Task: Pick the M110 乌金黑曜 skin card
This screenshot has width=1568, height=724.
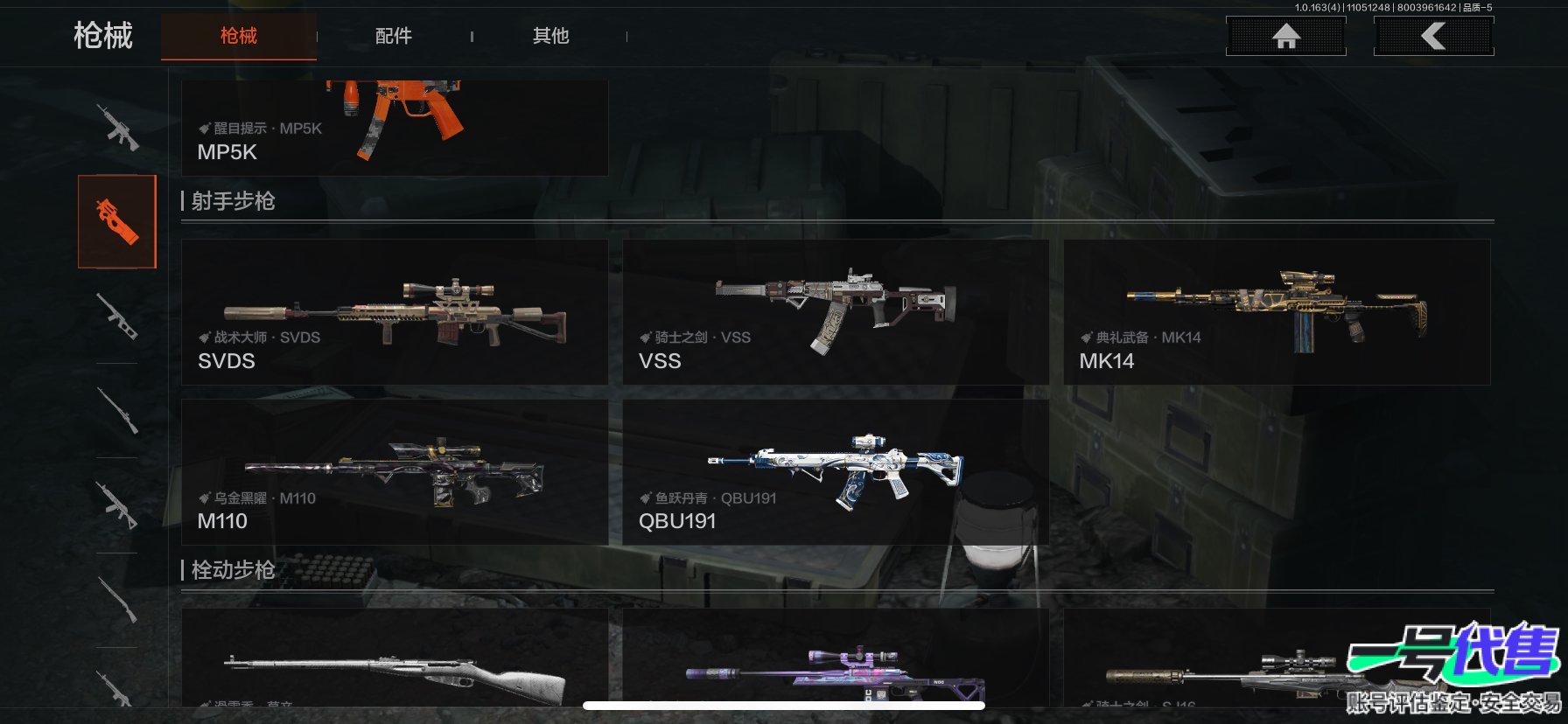Action: [394, 472]
